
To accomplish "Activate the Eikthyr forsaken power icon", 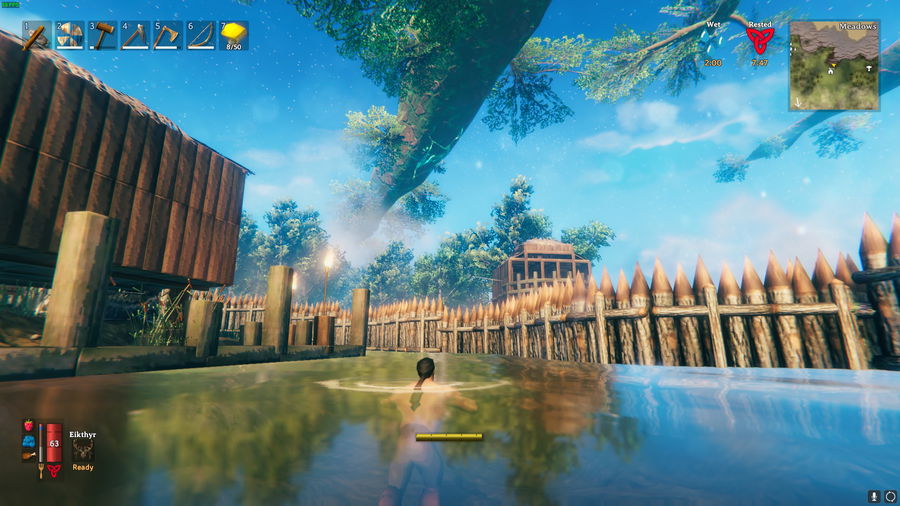I will [x=82, y=451].
